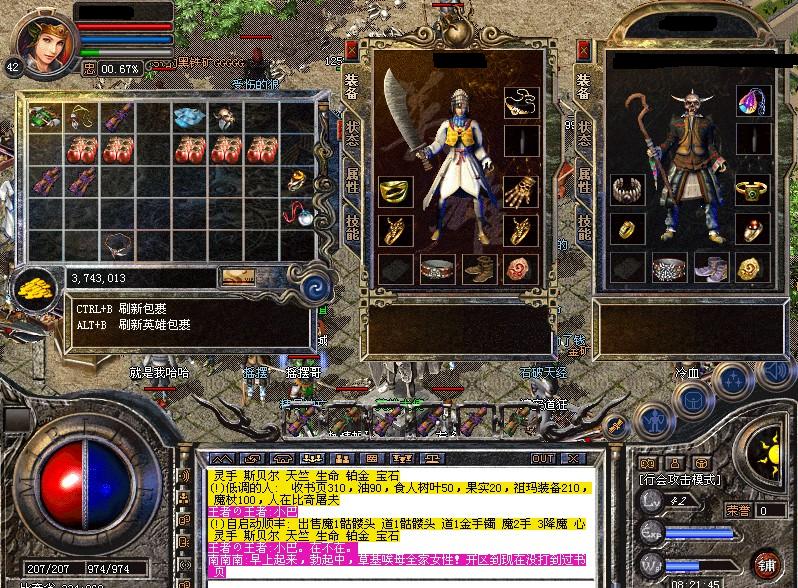798x588 pixels.
Task: Select the saber warrior's red gem slot
Action: (520, 267)
